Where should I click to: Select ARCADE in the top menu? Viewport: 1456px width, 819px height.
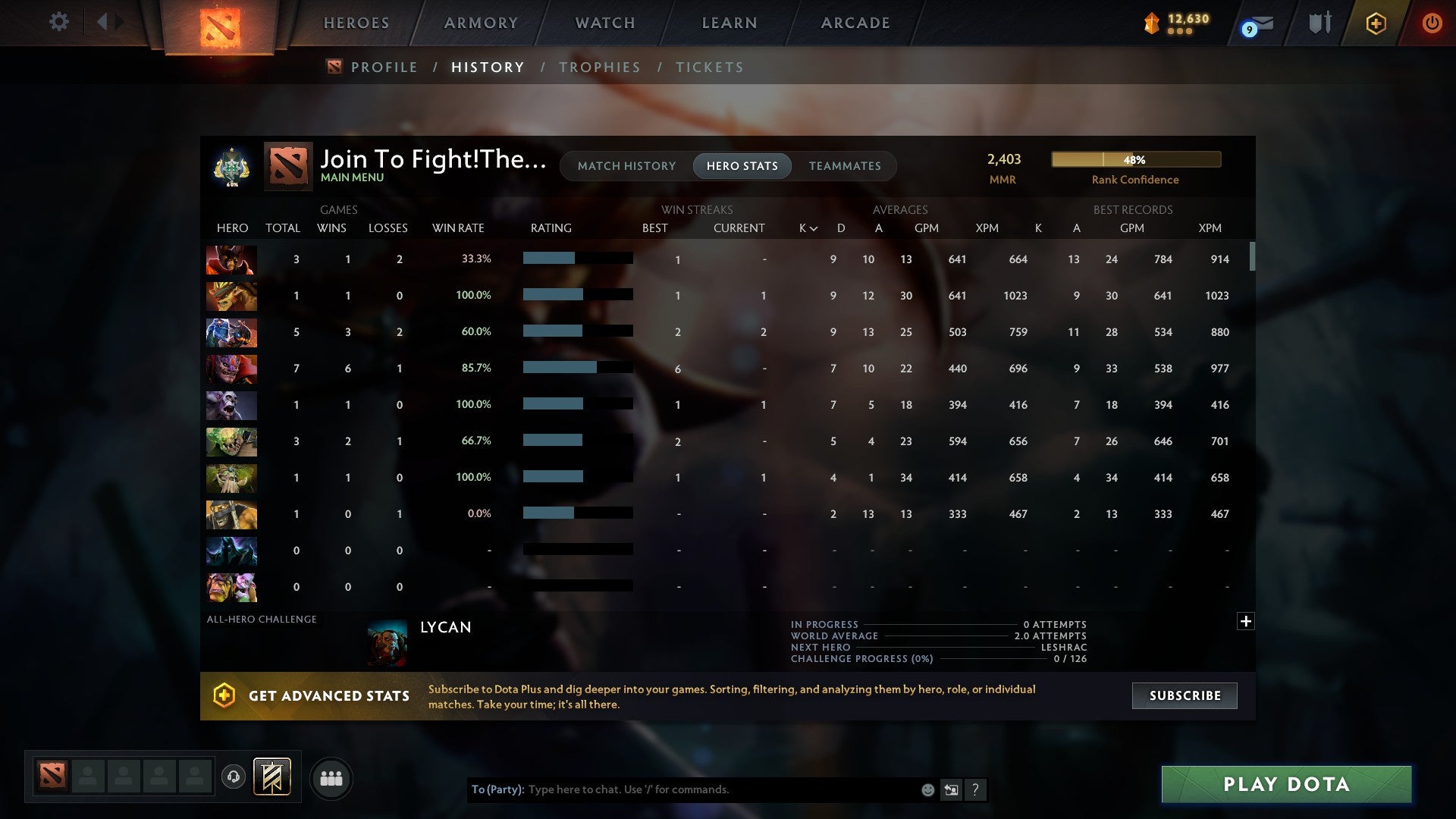coord(855,23)
